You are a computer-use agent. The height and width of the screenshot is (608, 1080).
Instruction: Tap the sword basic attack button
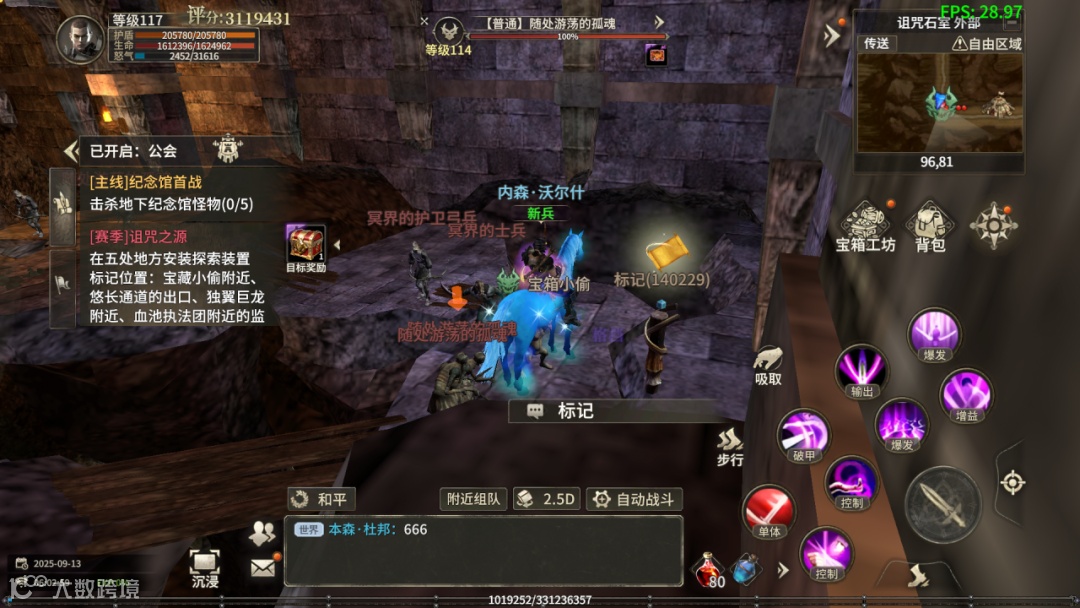pyautogui.click(x=942, y=504)
